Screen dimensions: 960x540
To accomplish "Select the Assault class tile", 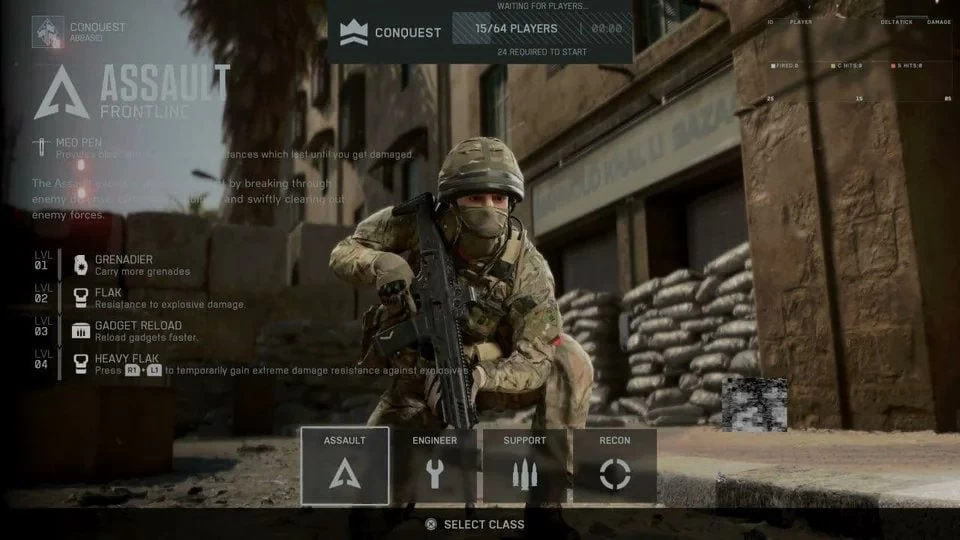I will pos(345,466).
